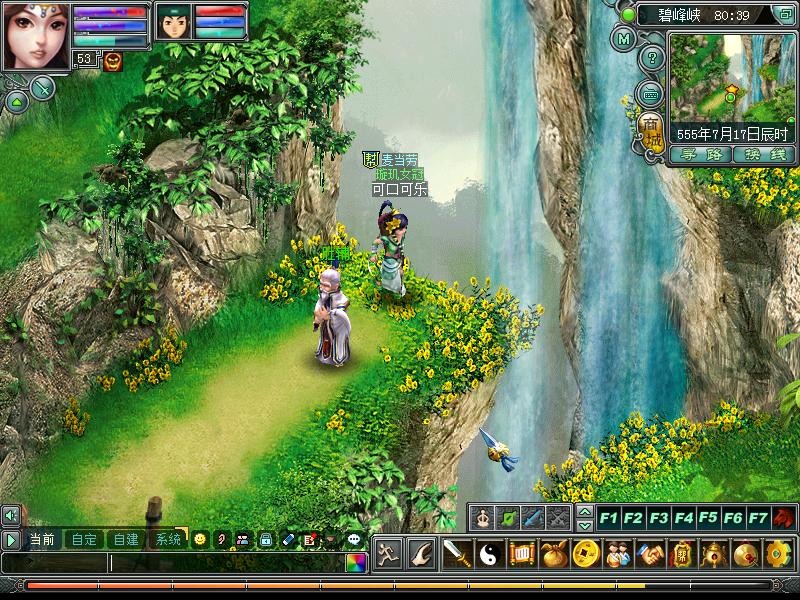This screenshot has width=800, height=600.
Task: Open the smiley emoticon picker
Action: 200,539
